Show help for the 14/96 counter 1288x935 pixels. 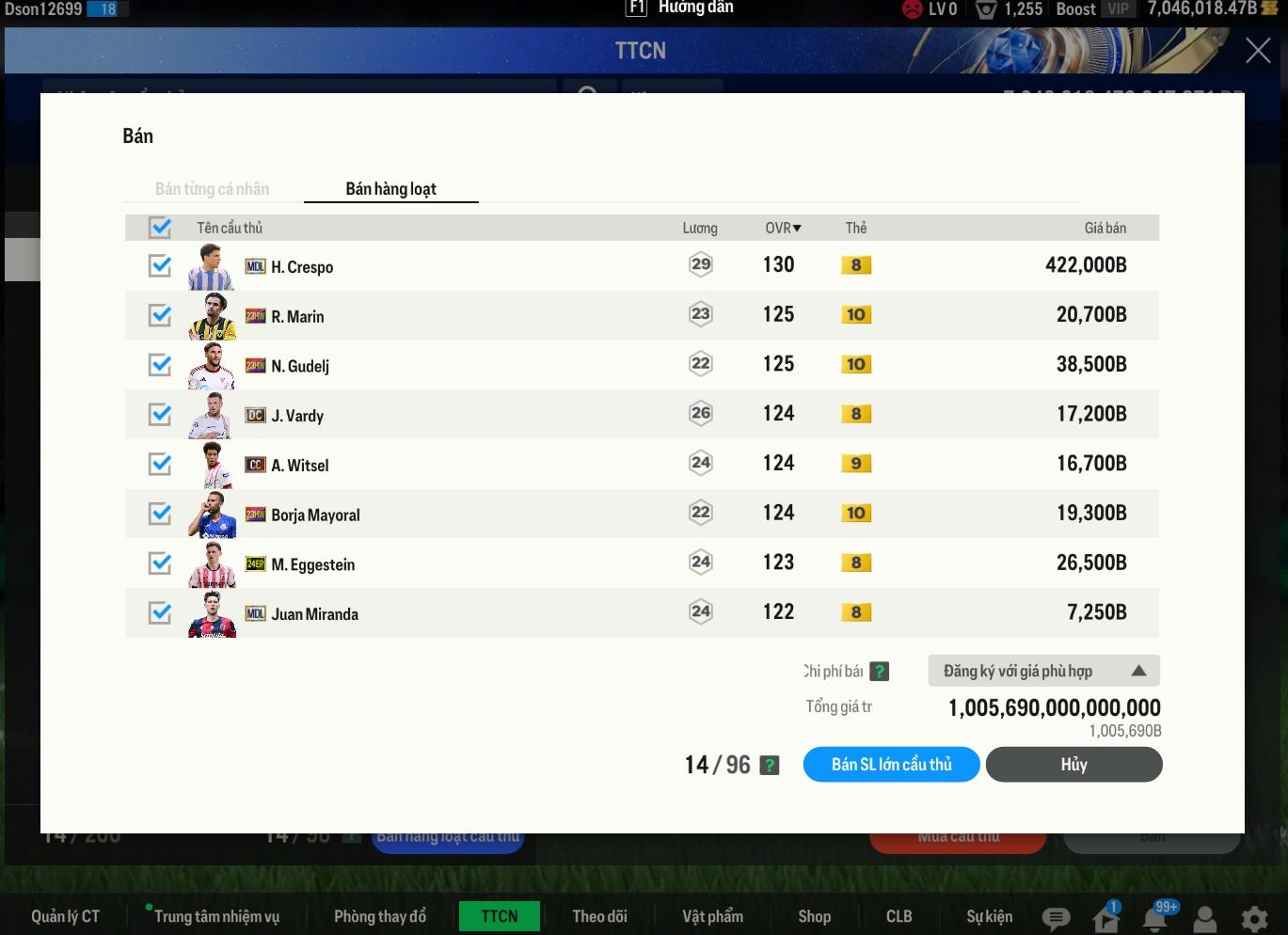click(x=770, y=766)
